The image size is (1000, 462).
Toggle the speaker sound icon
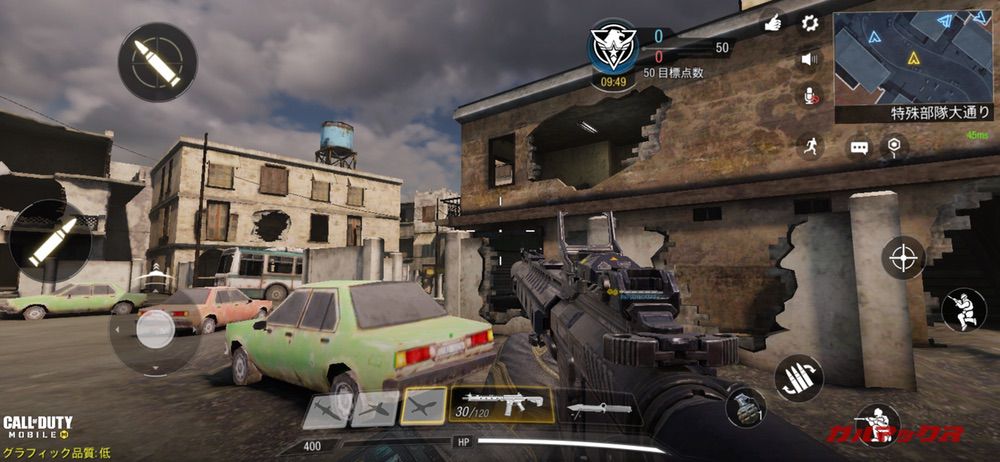click(x=809, y=59)
